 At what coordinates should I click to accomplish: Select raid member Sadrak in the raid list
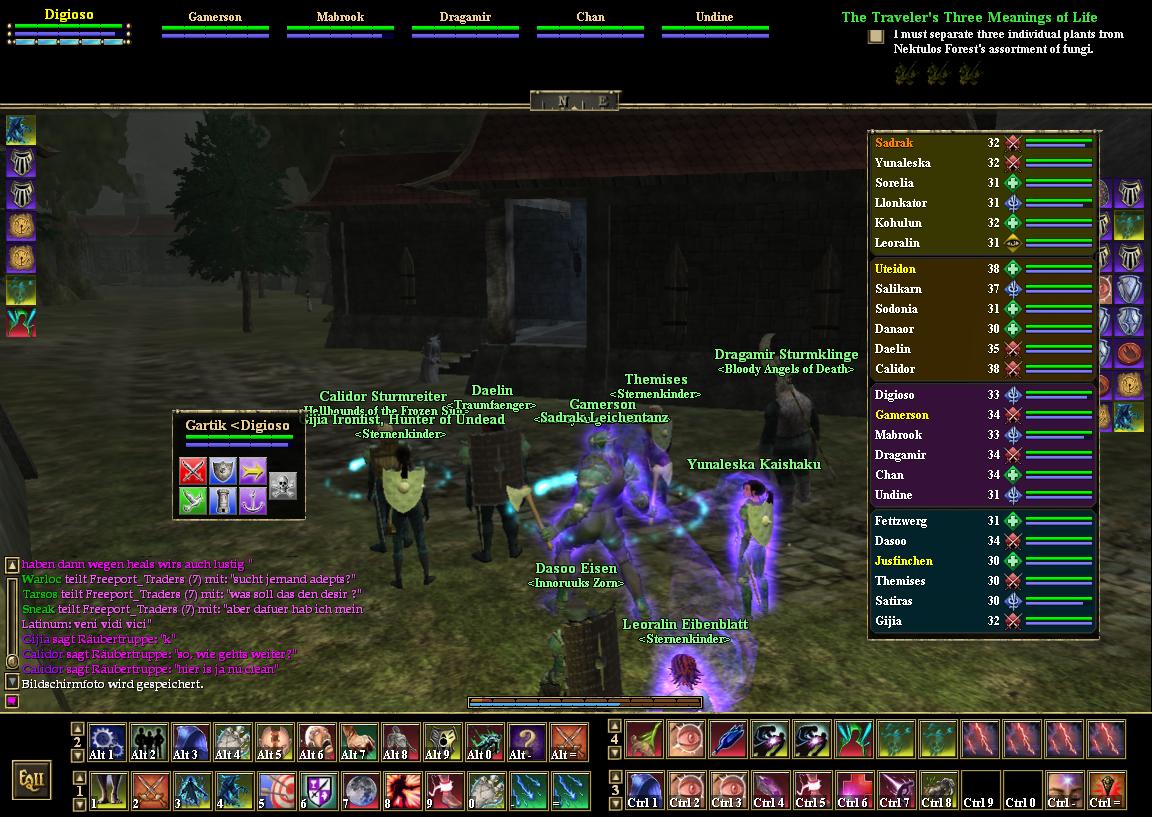pyautogui.click(x=894, y=143)
